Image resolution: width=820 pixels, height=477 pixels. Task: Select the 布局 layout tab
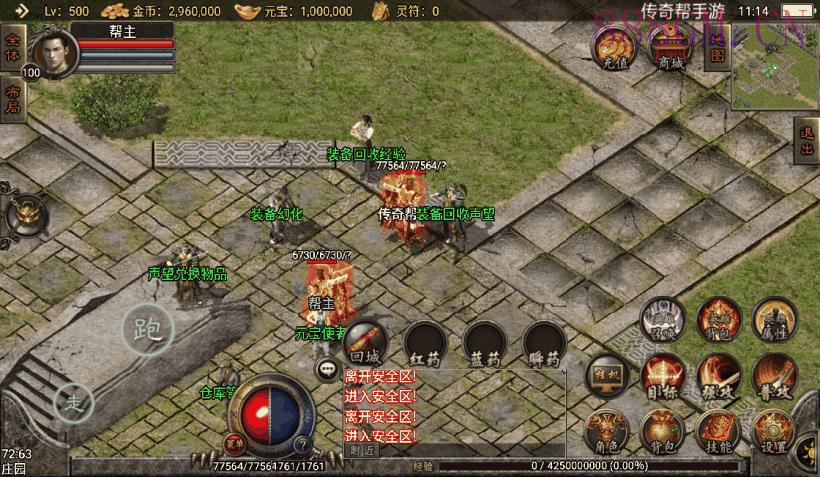click(x=12, y=99)
